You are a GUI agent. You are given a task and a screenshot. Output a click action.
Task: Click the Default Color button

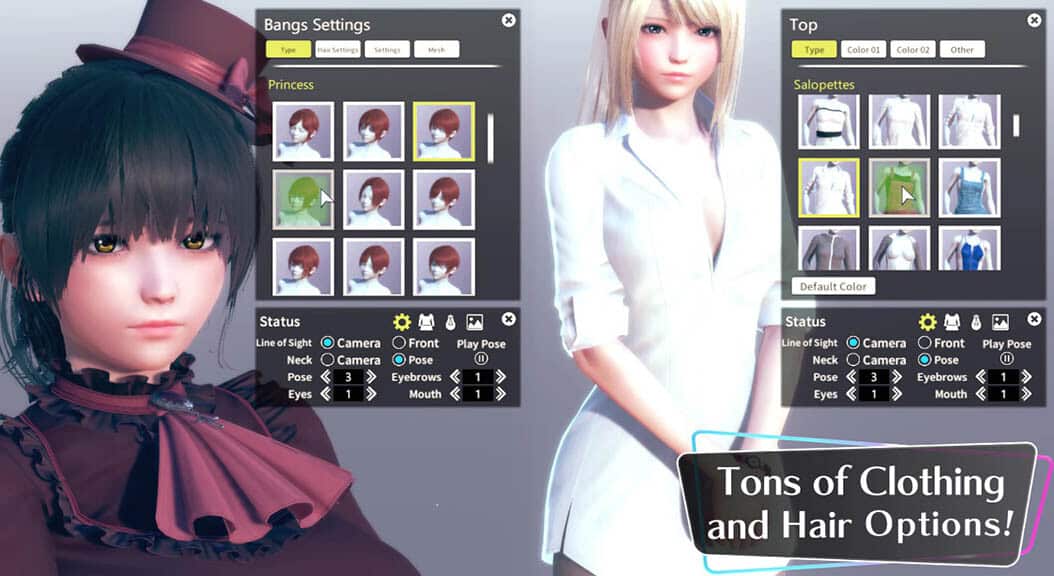click(x=832, y=286)
